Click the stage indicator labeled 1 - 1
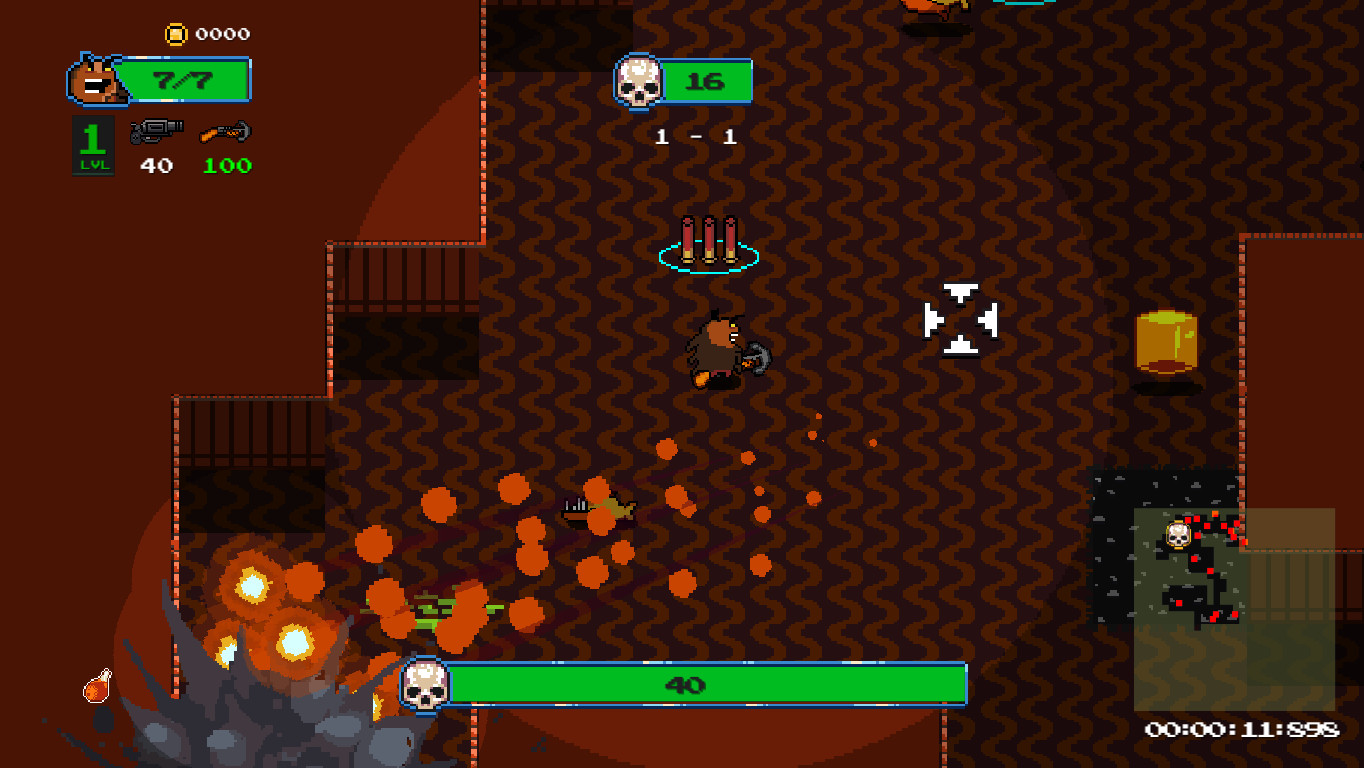Image resolution: width=1364 pixels, height=768 pixels. pyautogui.click(x=696, y=137)
